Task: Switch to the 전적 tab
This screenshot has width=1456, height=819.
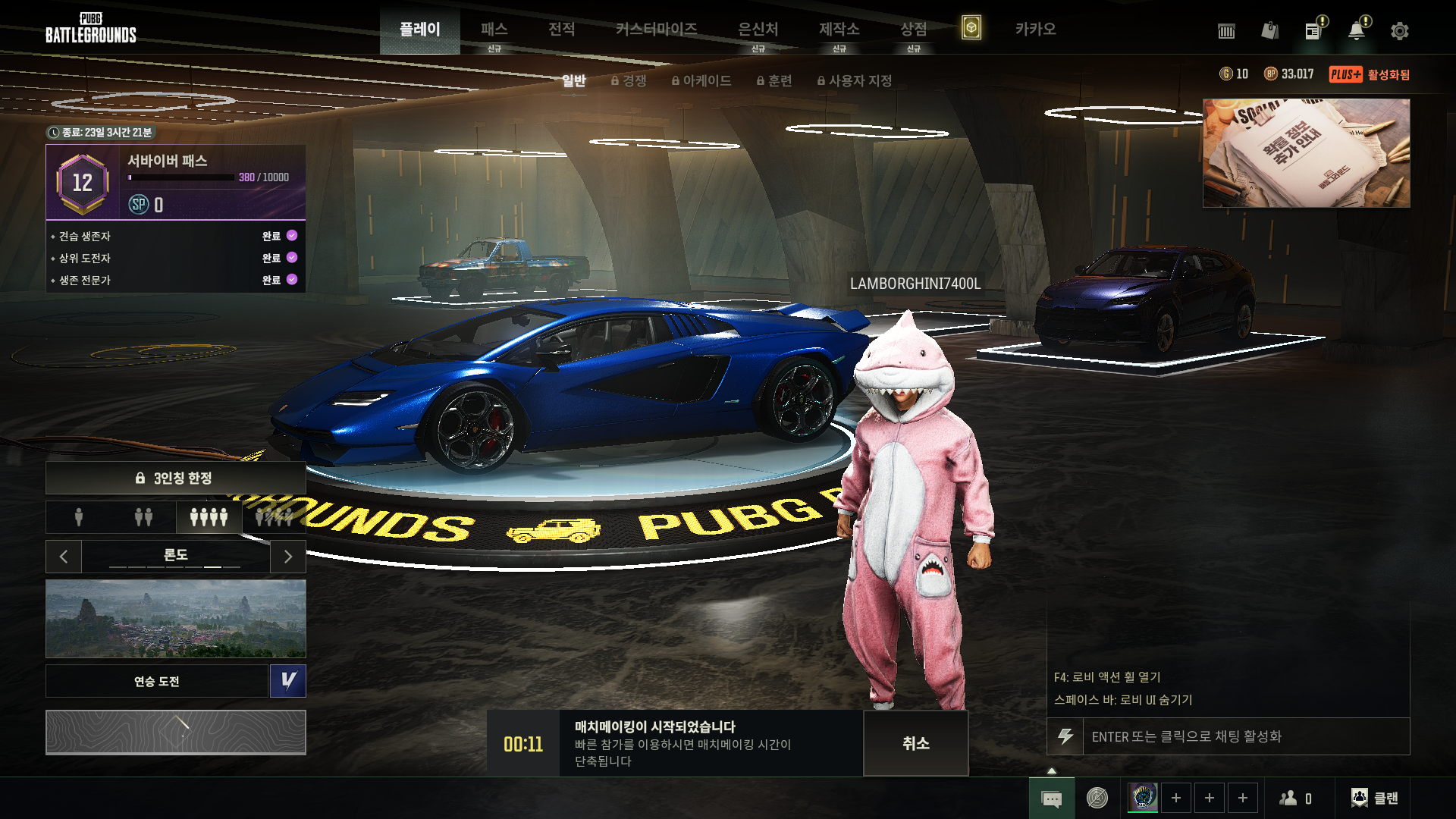Action: click(x=561, y=30)
